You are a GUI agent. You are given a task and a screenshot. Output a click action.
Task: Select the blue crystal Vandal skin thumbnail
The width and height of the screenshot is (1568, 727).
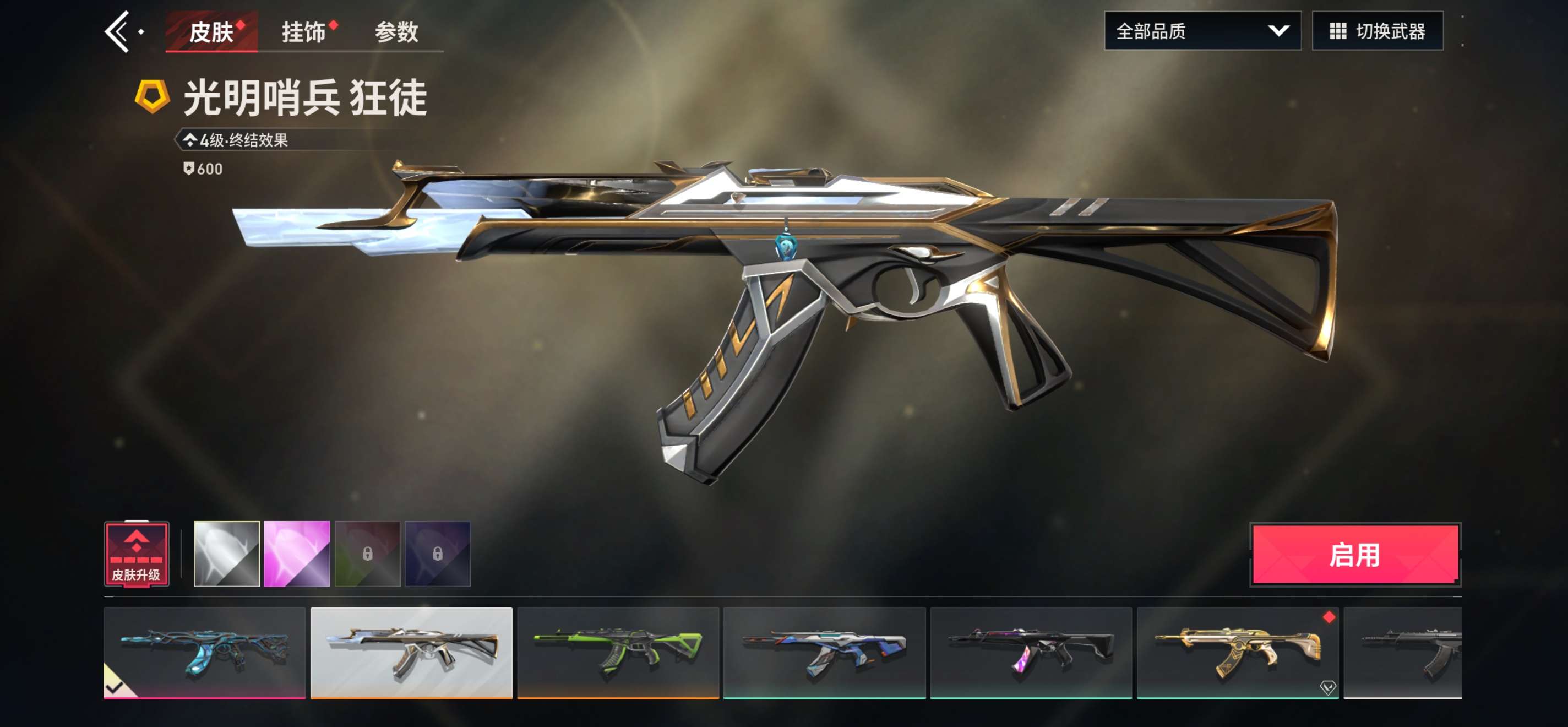coord(204,652)
